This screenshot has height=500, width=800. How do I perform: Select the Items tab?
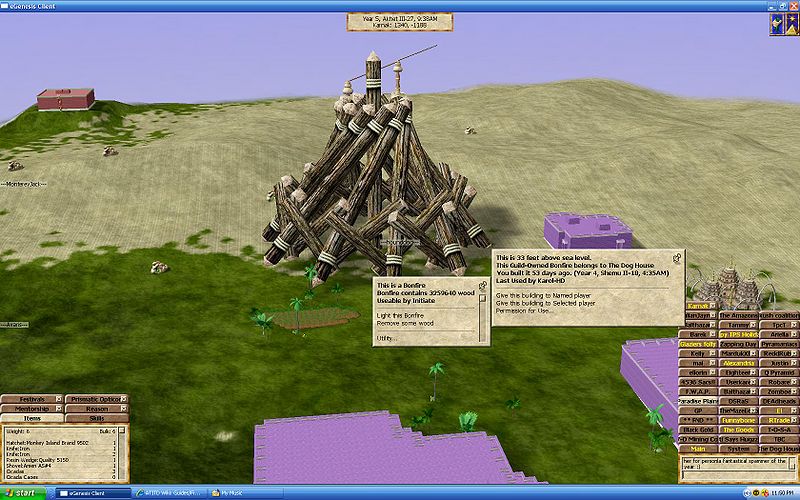(32, 417)
